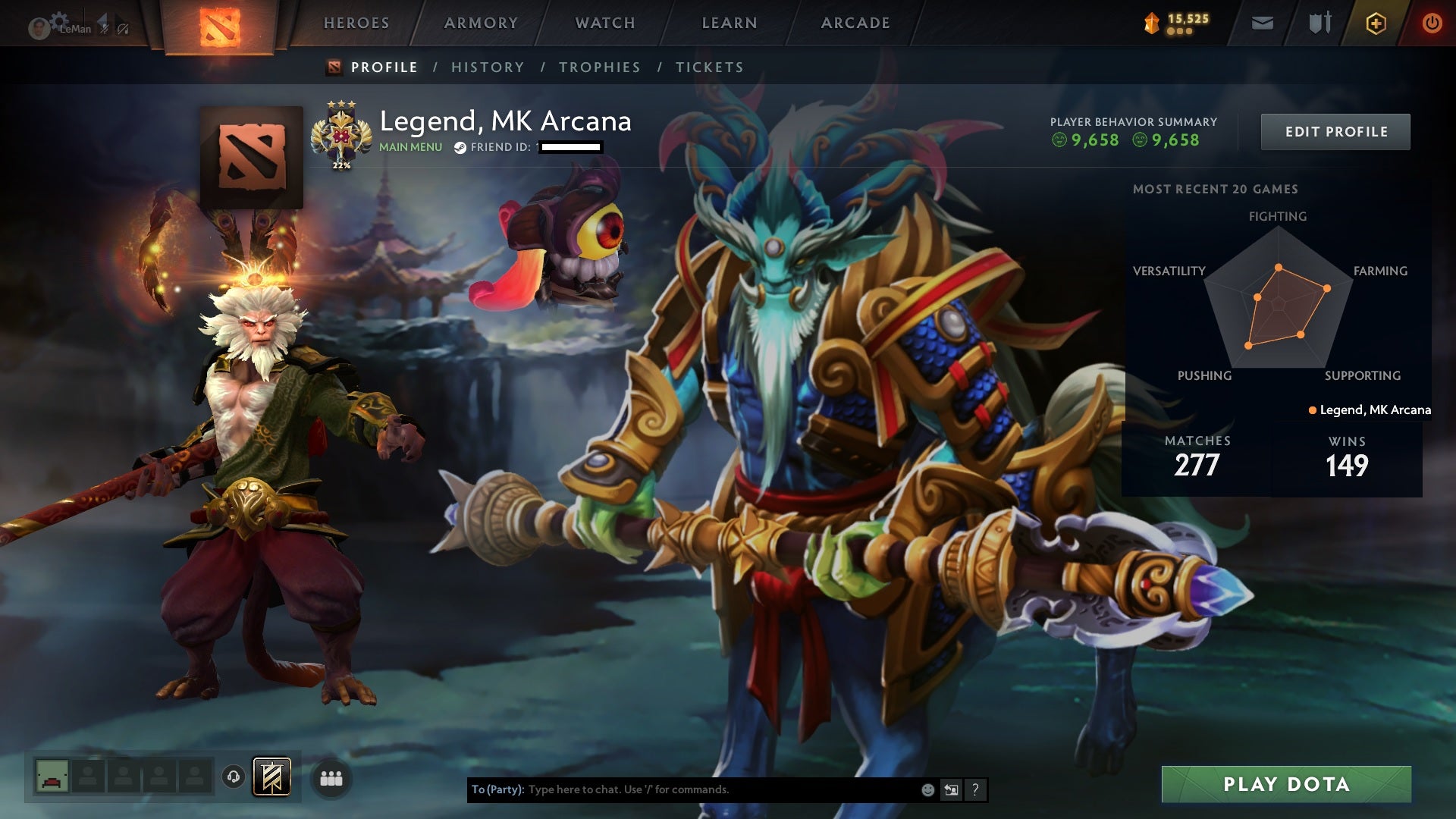This screenshot has height=819, width=1456.
Task: Open the TROPHIES tab
Action: point(599,67)
